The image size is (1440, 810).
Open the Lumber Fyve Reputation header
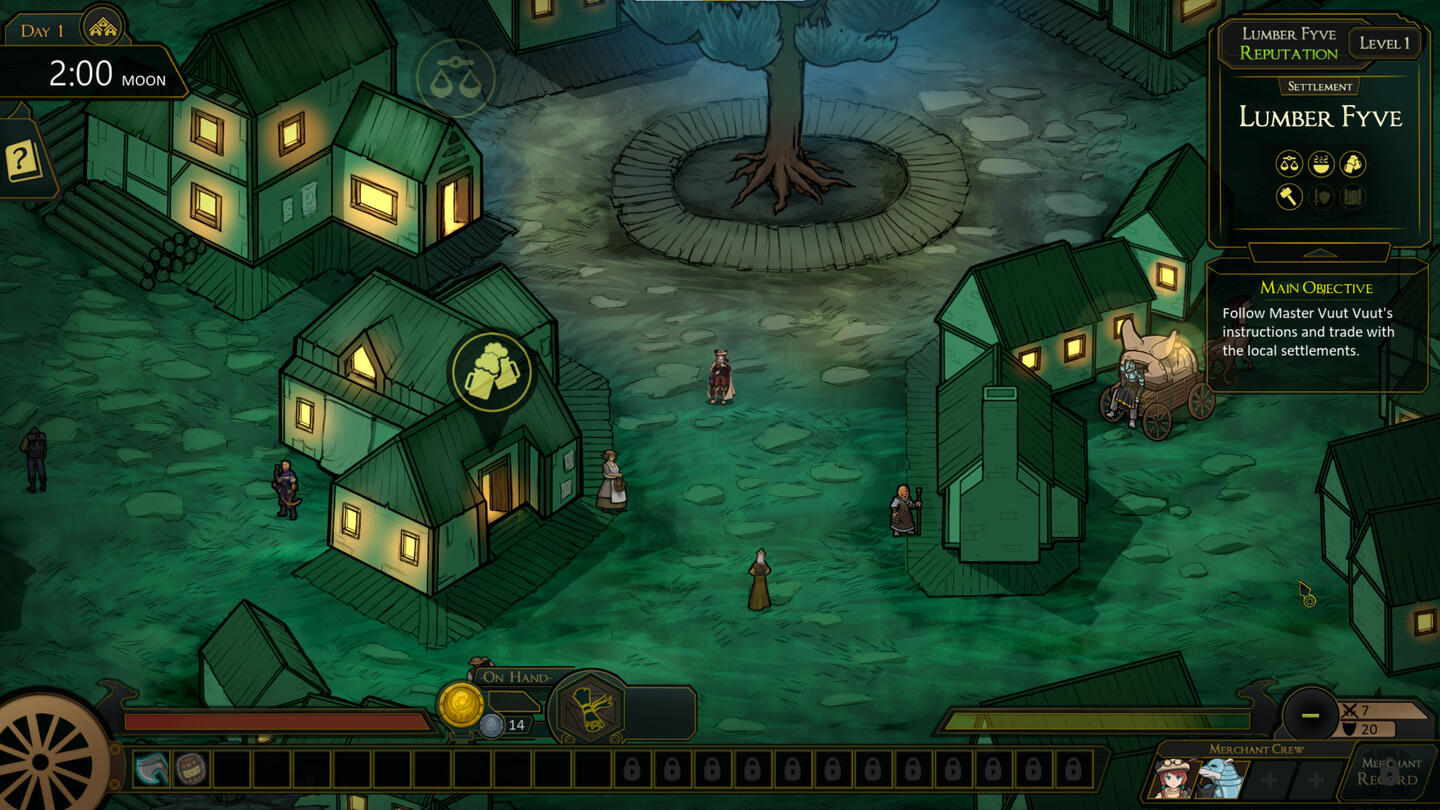(x=1288, y=44)
